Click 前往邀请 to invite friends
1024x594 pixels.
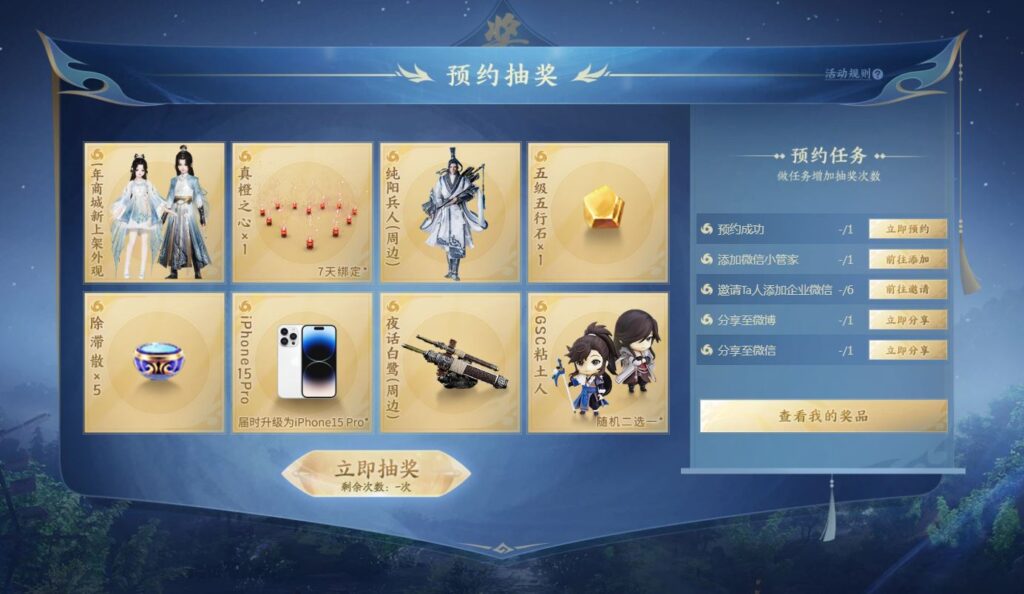[x=907, y=289]
